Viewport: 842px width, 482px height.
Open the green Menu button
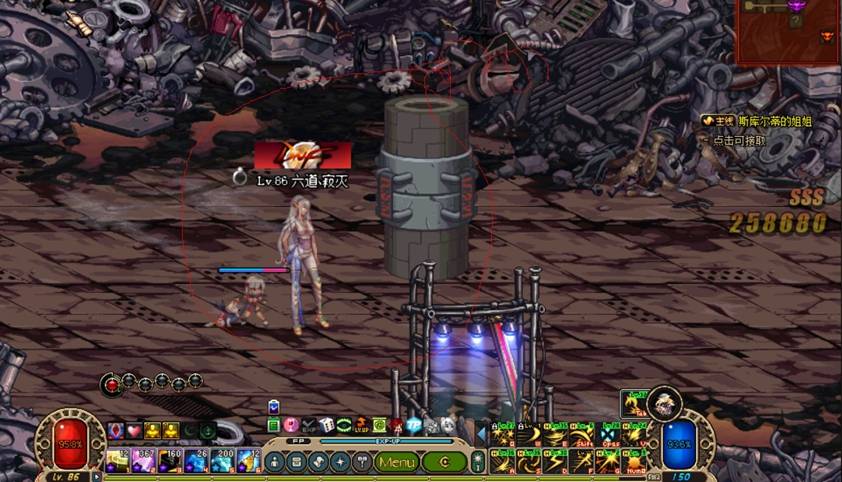(x=397, y=462)
